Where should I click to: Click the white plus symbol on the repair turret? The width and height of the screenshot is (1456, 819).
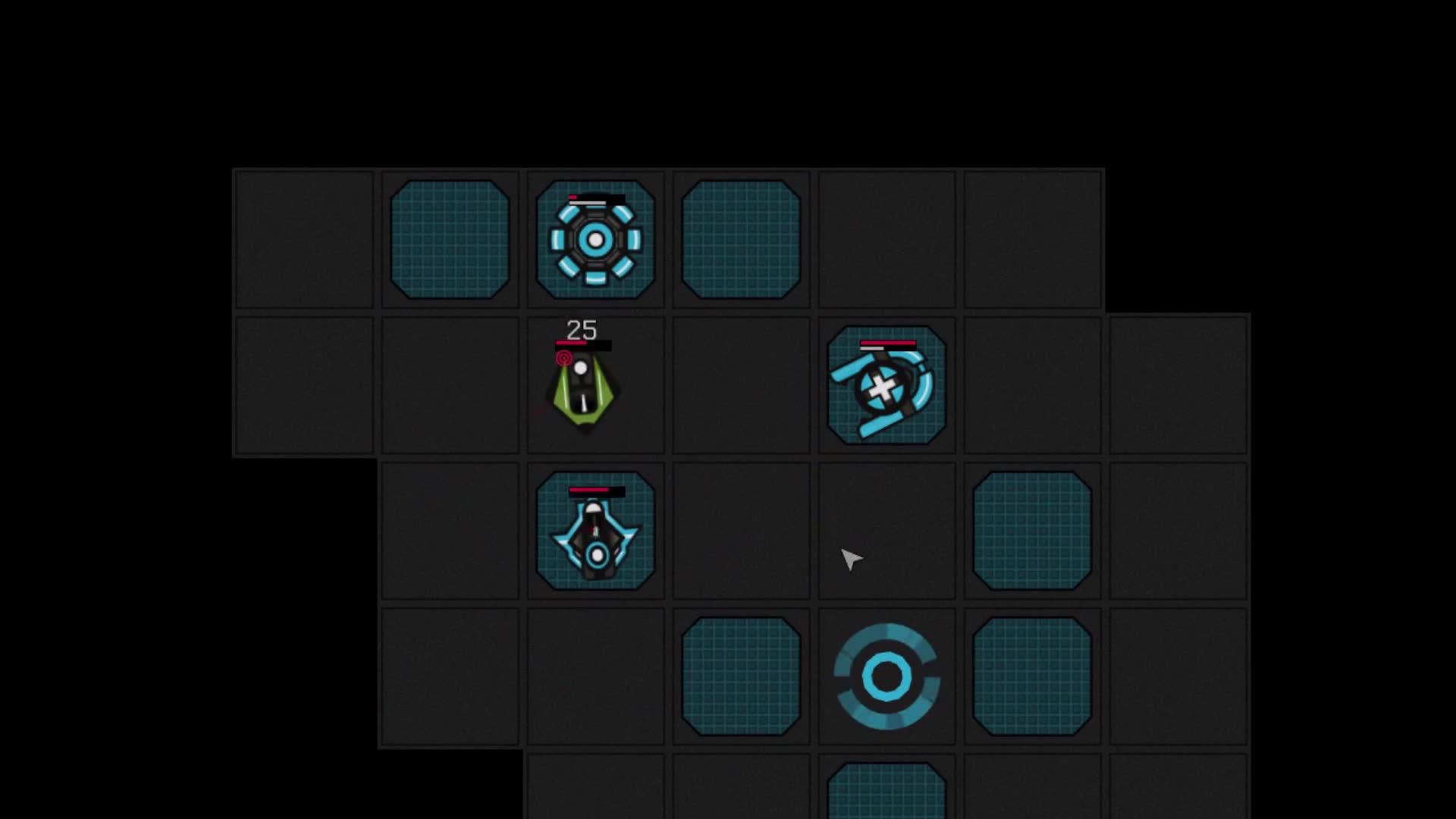880,388
